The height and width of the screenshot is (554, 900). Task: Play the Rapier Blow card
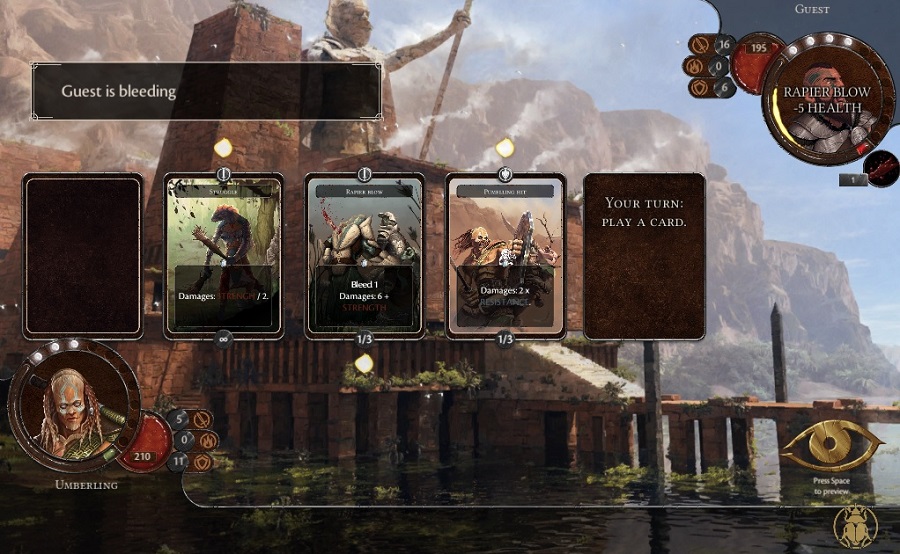[x=364, y=256]
